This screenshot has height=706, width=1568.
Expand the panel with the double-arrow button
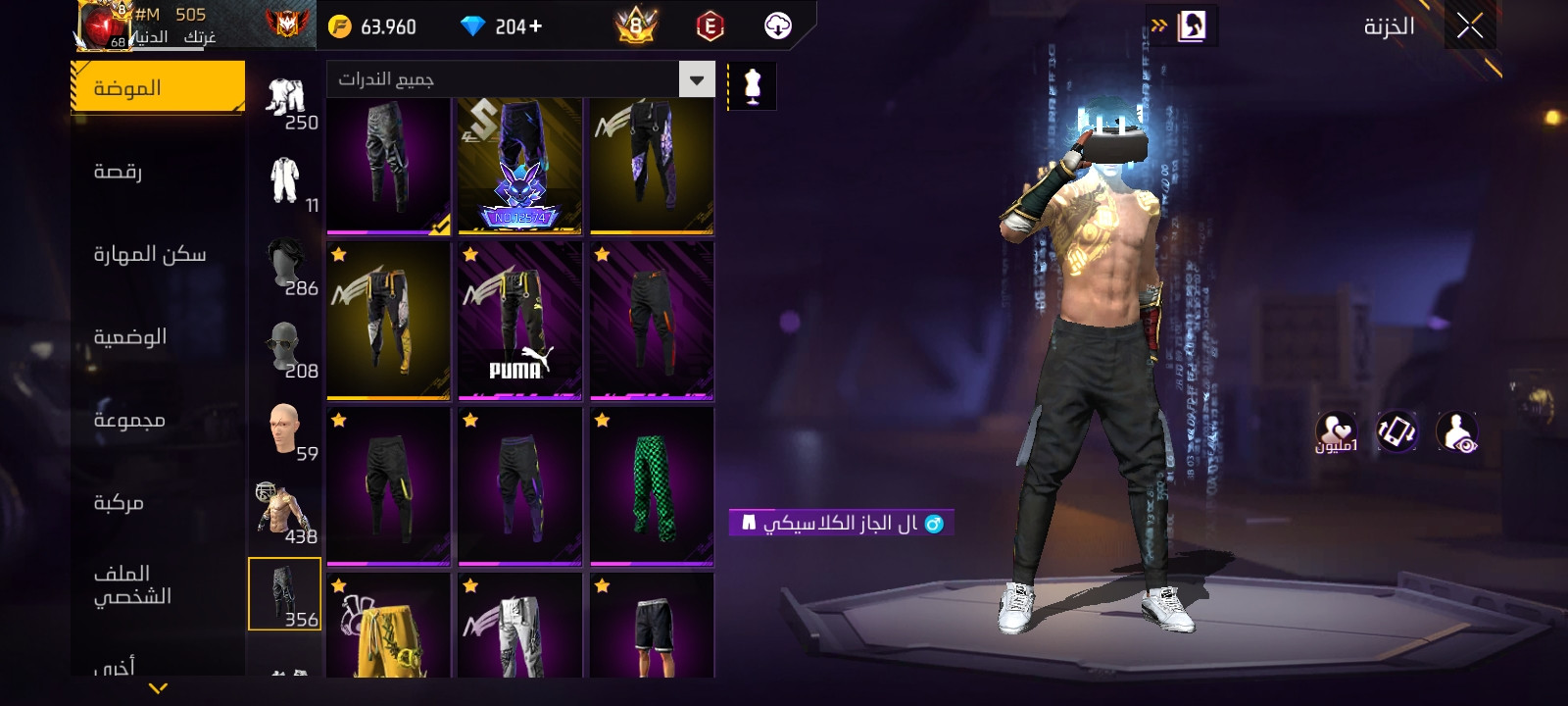click(1160, 25)
